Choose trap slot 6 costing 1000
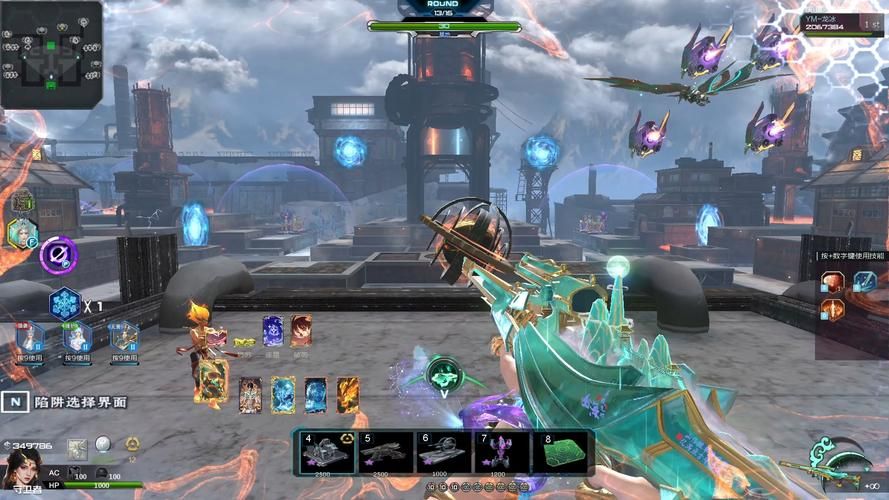The image size is (889, 500). coord(444,453)
